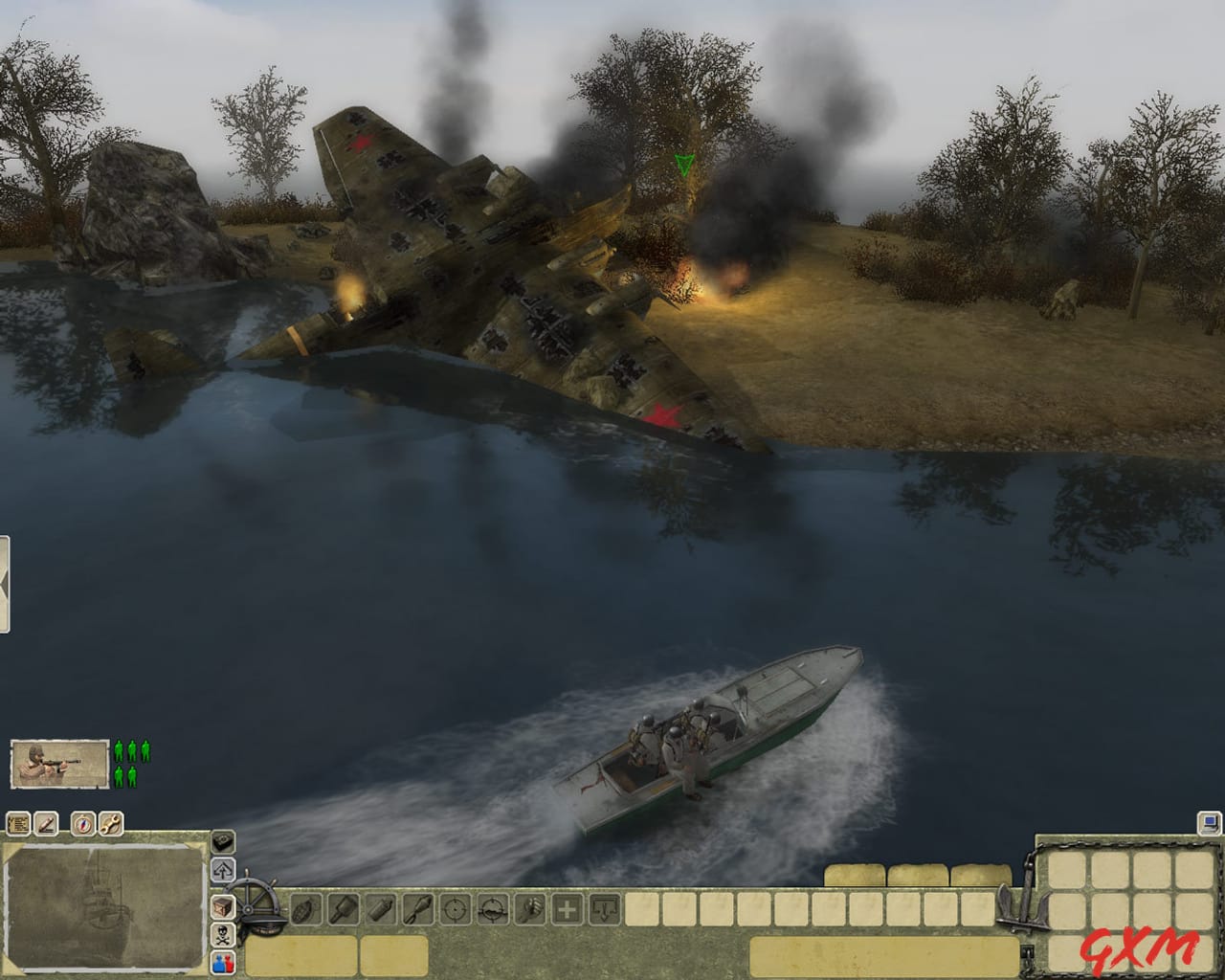This screenshot has height=980, width=1225.
Task: Select the grenade weapon slot
Action: click(306, 909)
